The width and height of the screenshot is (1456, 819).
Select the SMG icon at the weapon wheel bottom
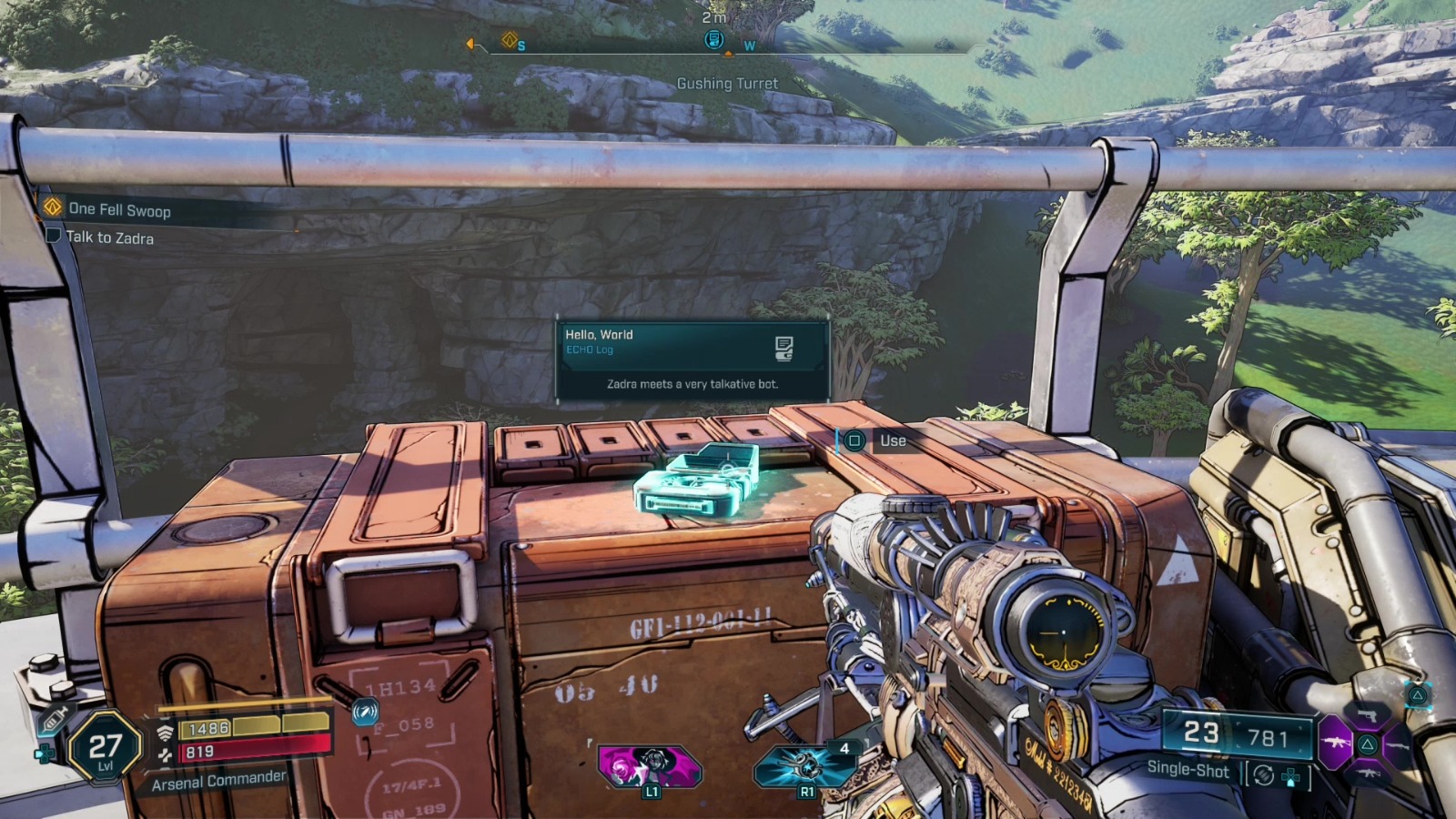point(1369,773)
